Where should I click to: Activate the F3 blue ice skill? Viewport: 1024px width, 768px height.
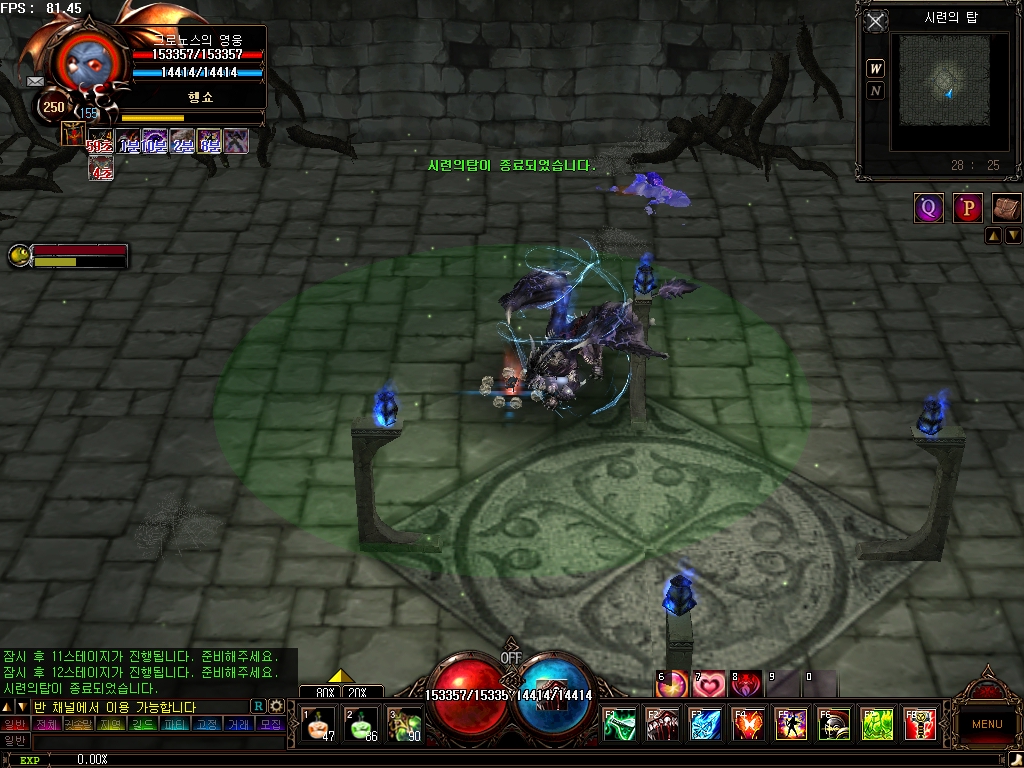click(x=705, y=723)
